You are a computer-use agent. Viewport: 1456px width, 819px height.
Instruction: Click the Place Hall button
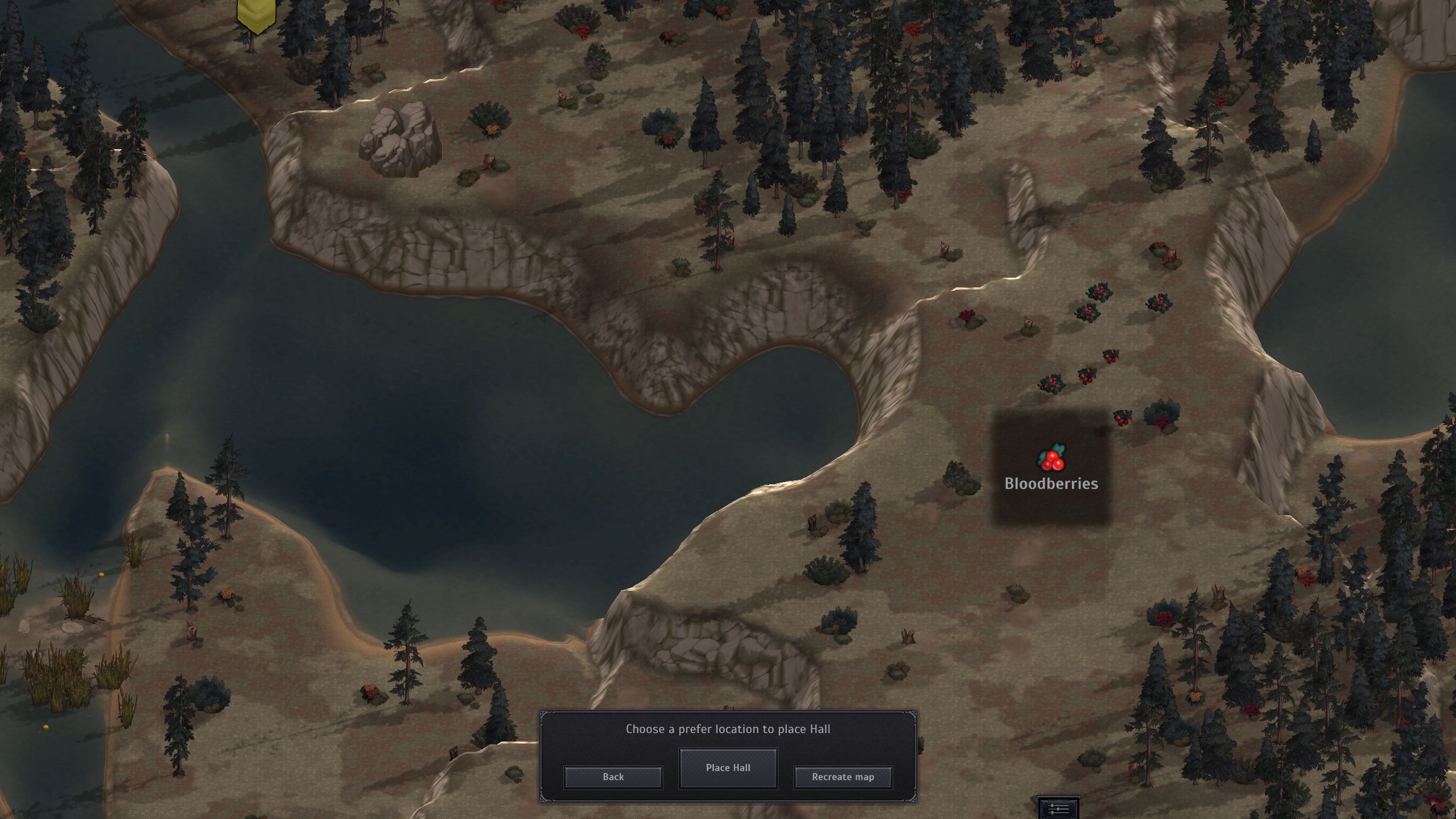point(728,768)
